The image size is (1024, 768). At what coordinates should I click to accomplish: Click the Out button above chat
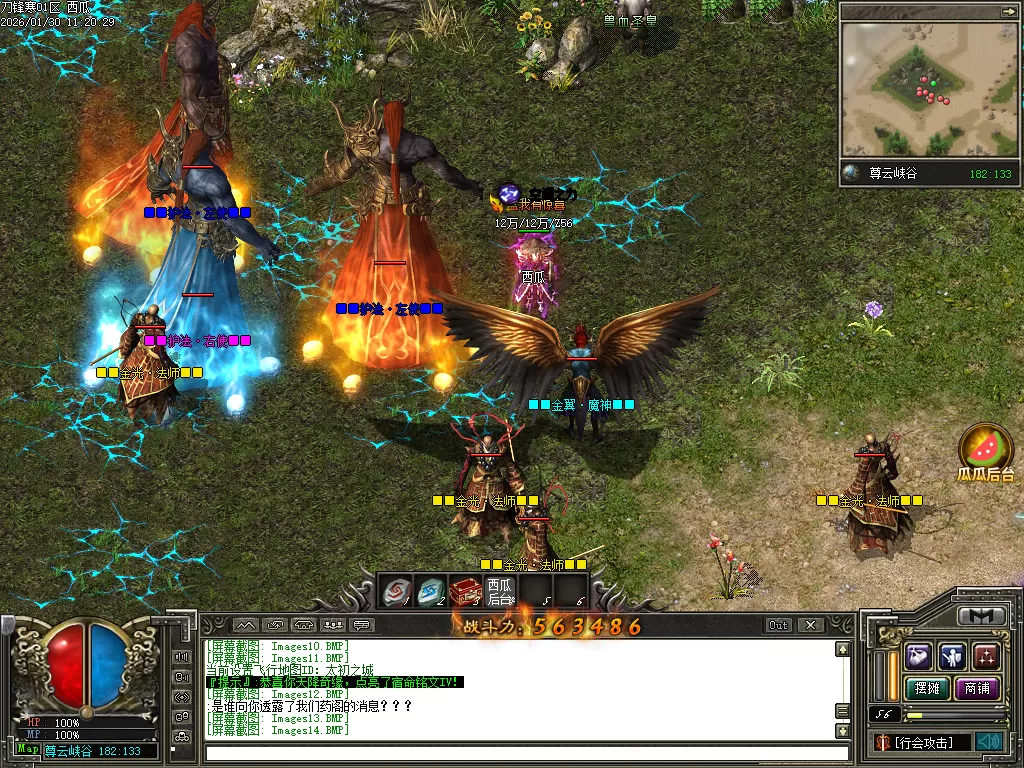779,625
